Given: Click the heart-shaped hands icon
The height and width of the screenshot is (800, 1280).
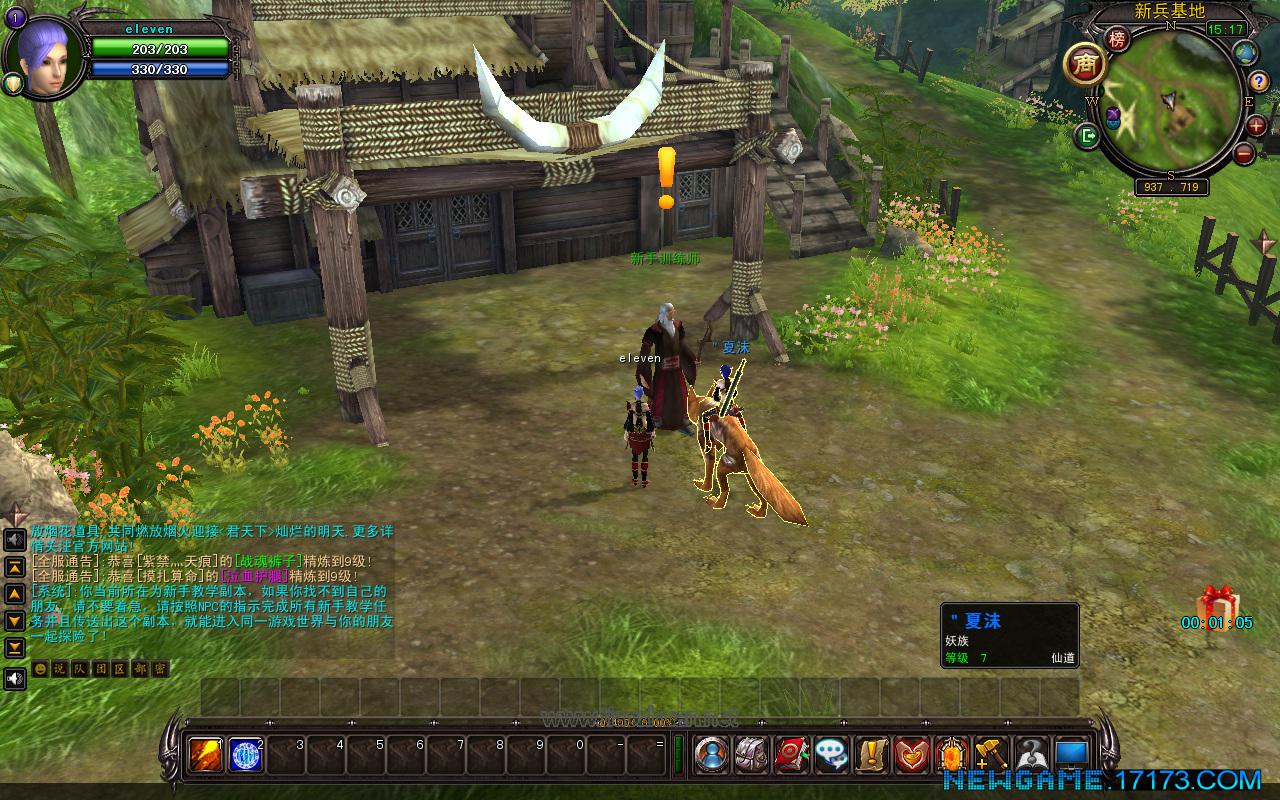Looking at the screenshot, I should [911, 755].
